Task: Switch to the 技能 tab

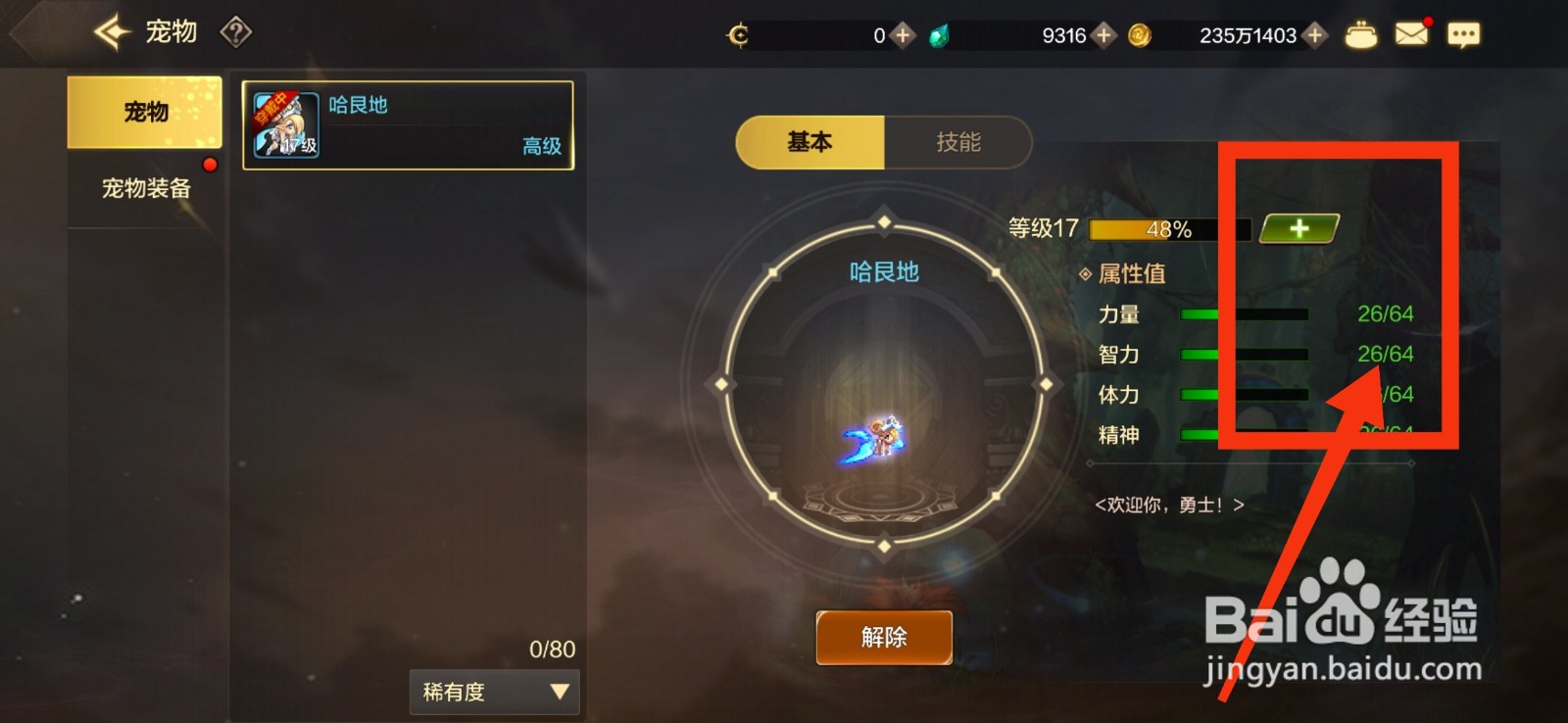Action: point(958,142)
